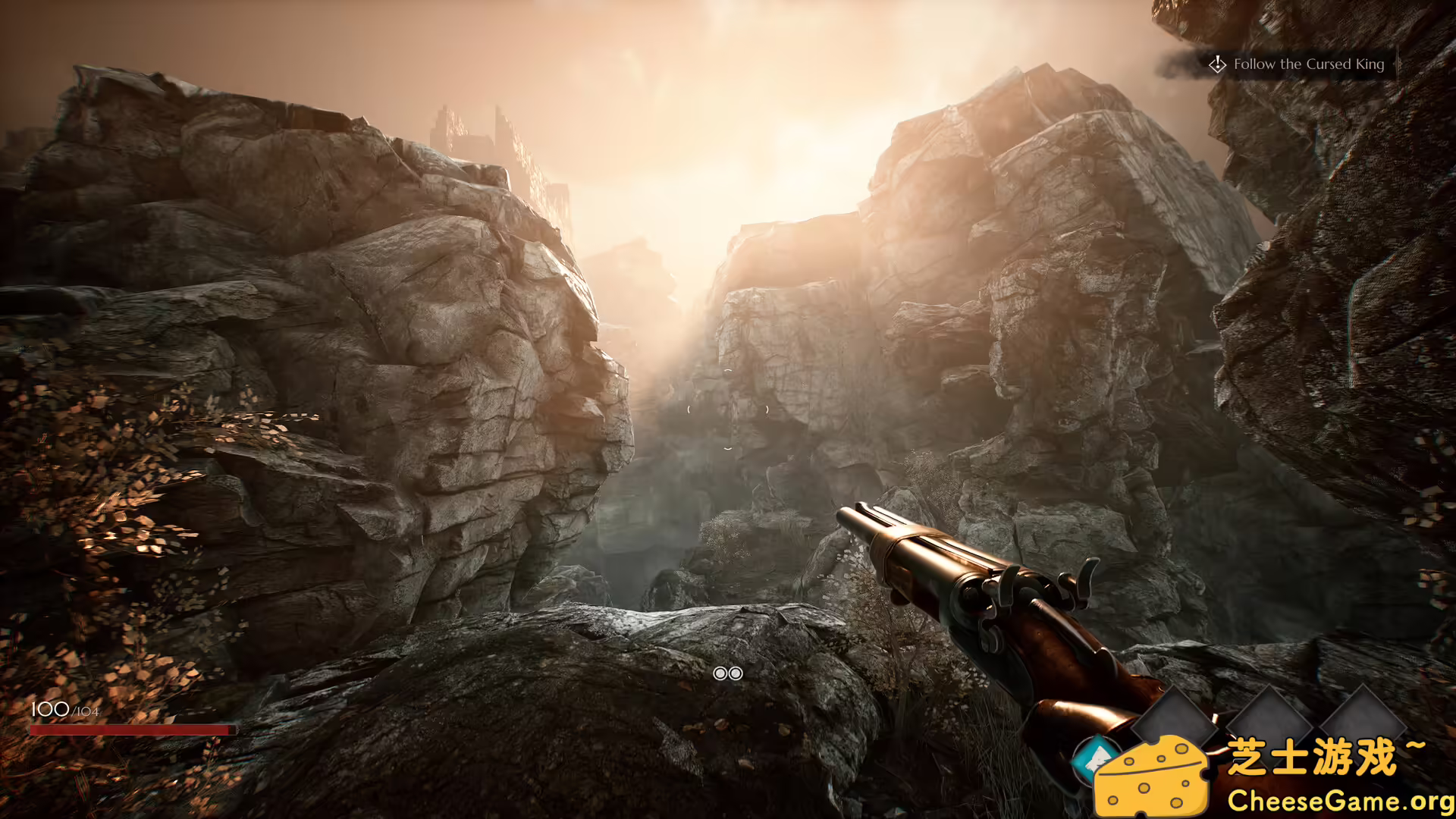
Task: Toggle the consumable quick-slot highlight
Action: (1094, 756)
